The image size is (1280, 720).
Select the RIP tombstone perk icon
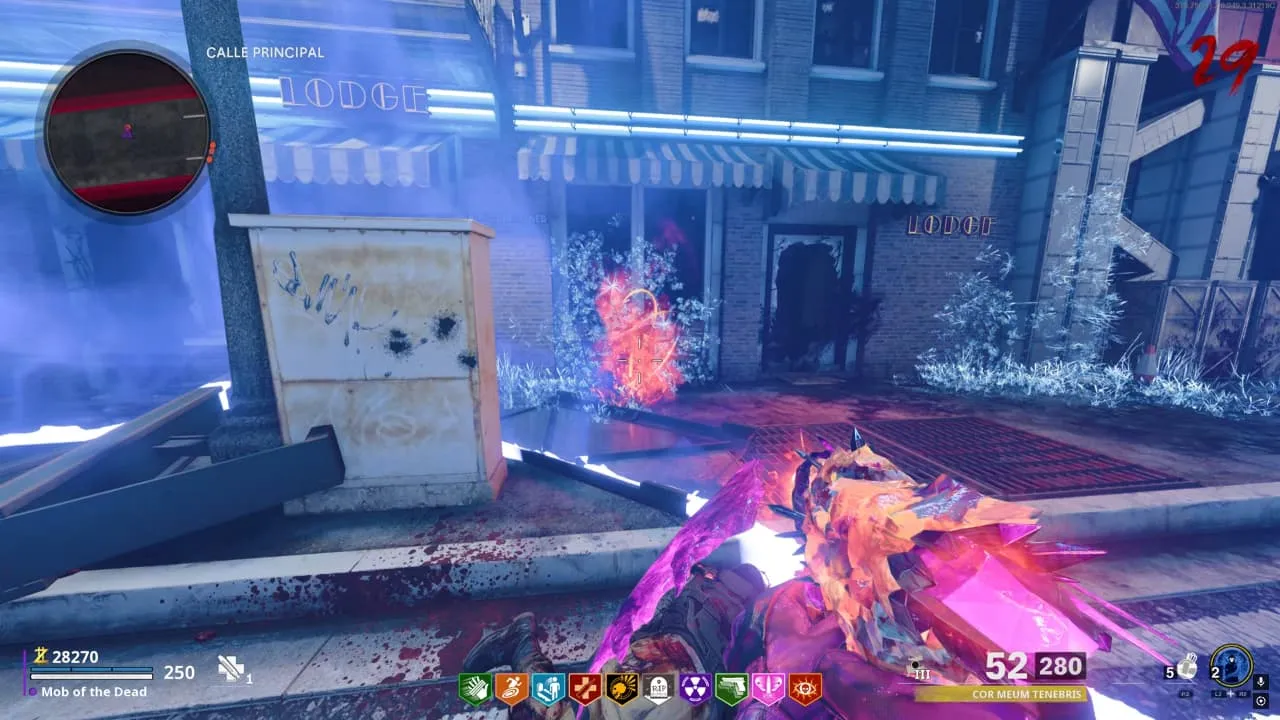tap(659, 688)
